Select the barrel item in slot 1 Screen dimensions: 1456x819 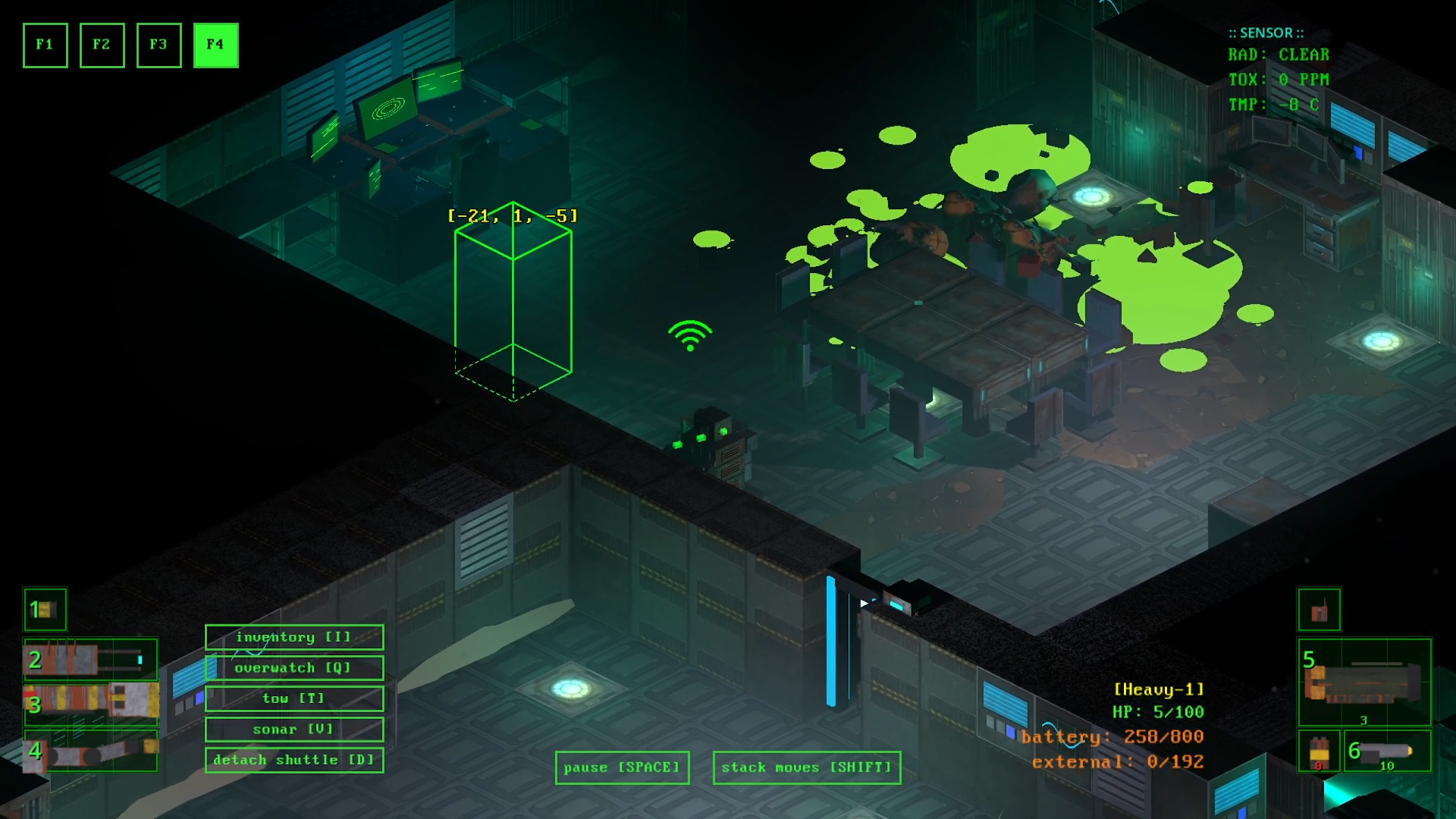tap(45, 609)
